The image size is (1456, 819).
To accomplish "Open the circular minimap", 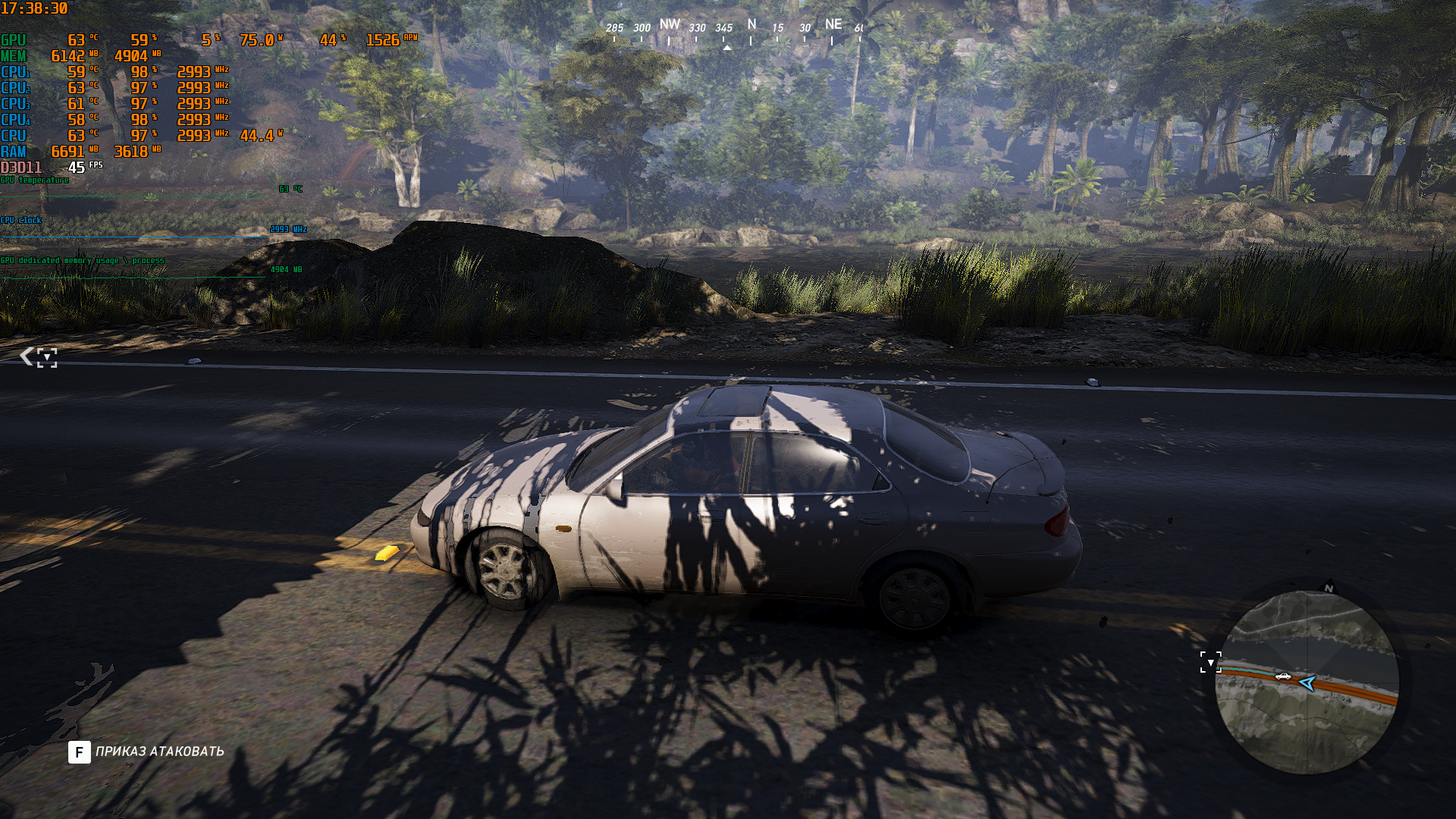I will point(1307,682).
